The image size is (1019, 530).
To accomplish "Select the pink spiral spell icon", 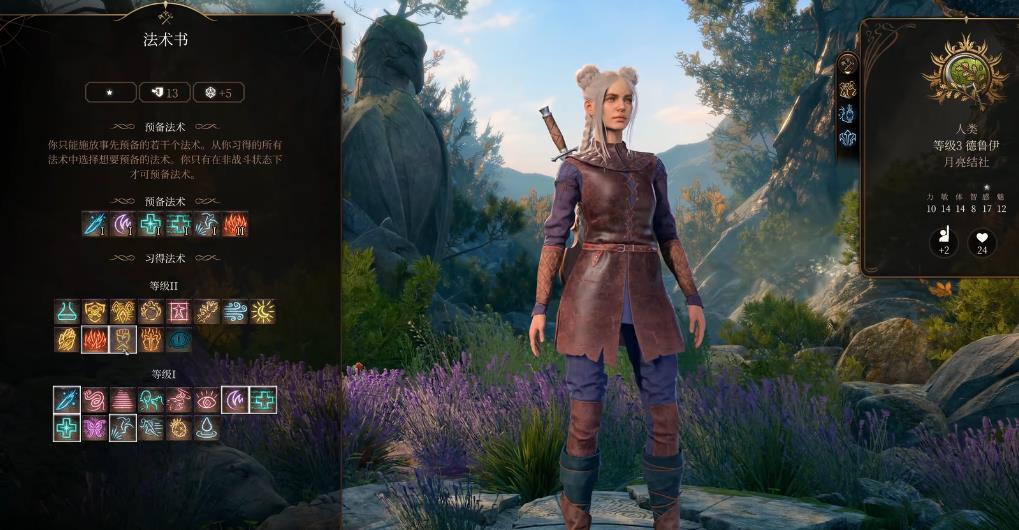I will 95,400.
